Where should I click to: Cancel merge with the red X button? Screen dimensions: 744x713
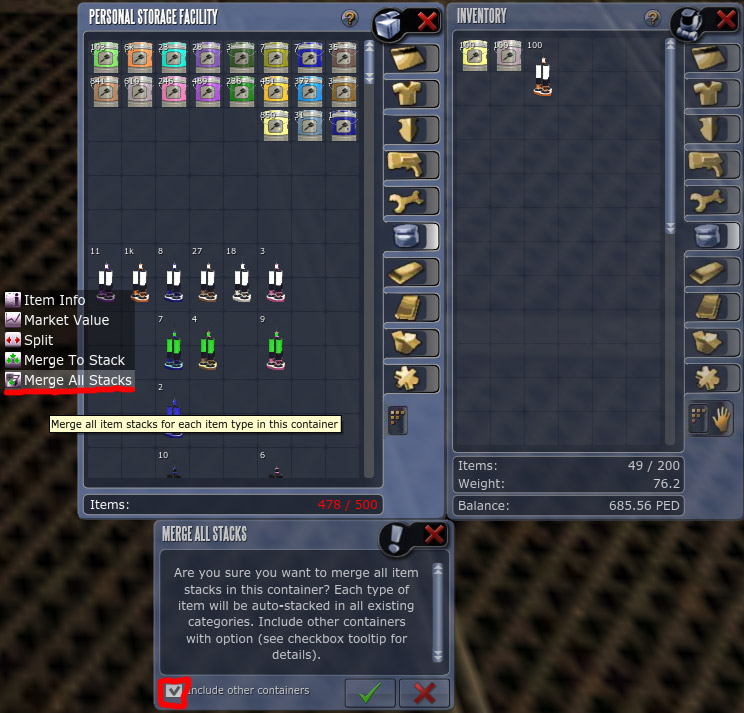pyautogui.click(x=423, y=692)
